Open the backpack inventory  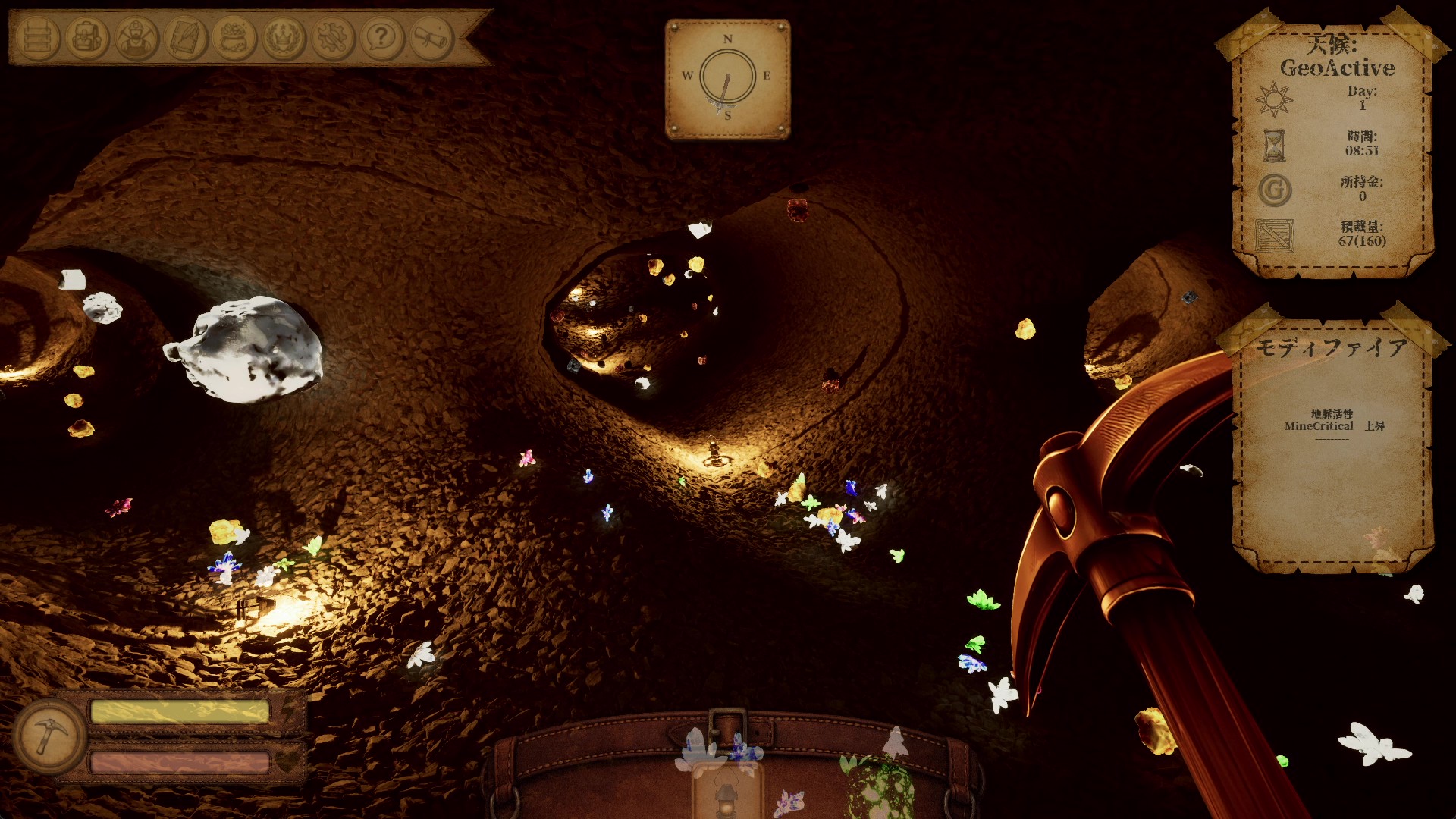[87, 37]
